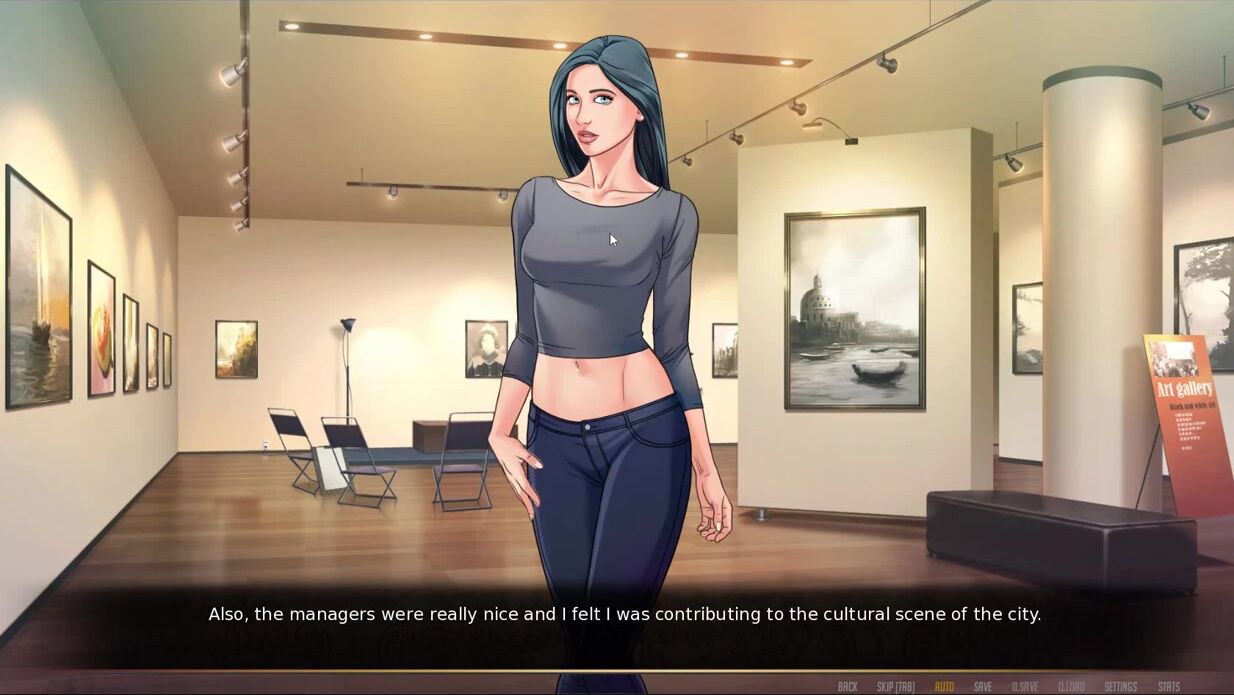Open the Save menu
This screenshot has width=1234, height=695.
[983, 687]
